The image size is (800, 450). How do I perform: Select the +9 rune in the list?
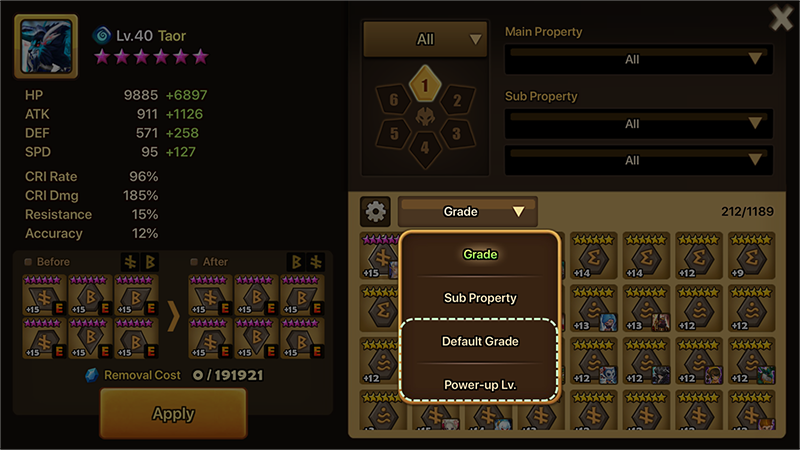pyautogui.click(x=751, y=255)
